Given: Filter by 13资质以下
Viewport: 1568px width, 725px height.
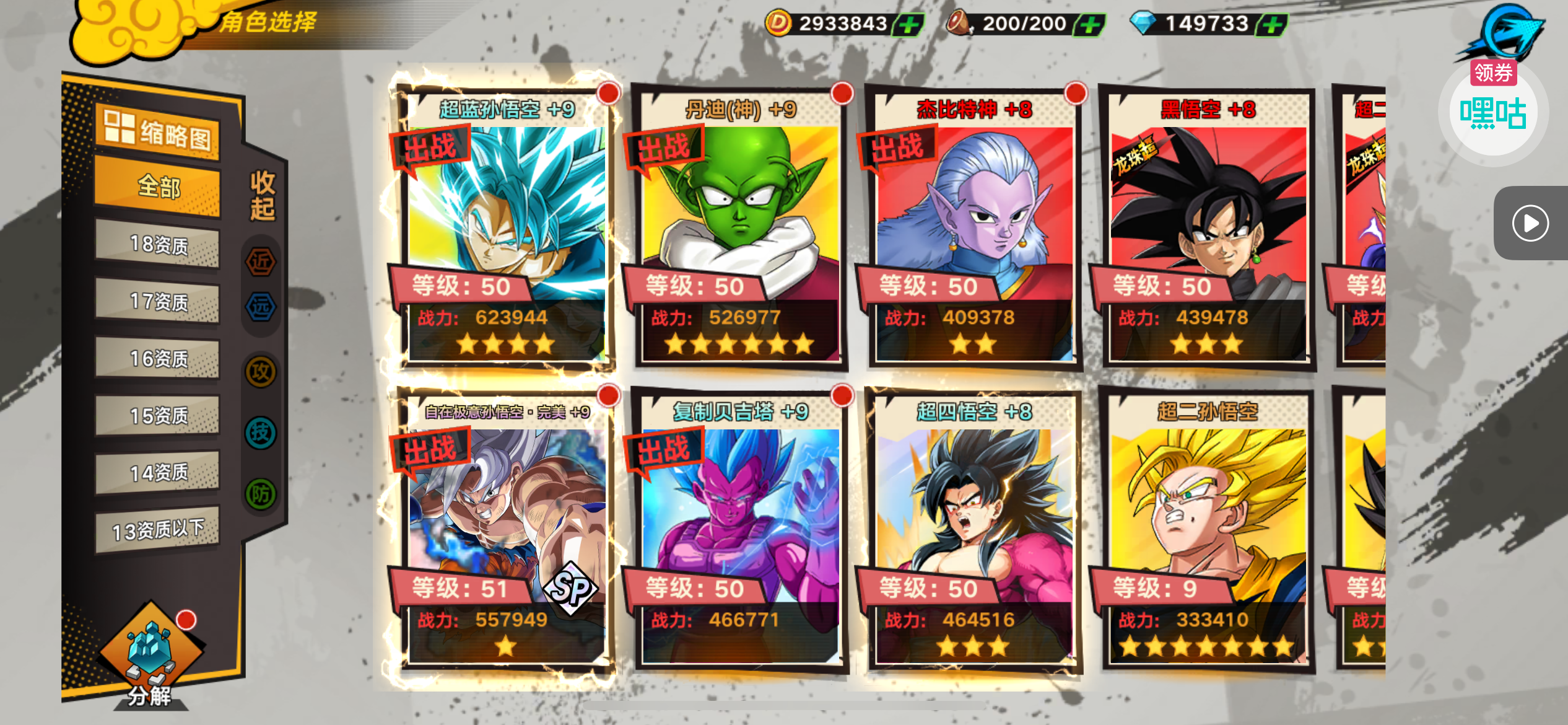Looking at the screenshot, I should point(158,530).
